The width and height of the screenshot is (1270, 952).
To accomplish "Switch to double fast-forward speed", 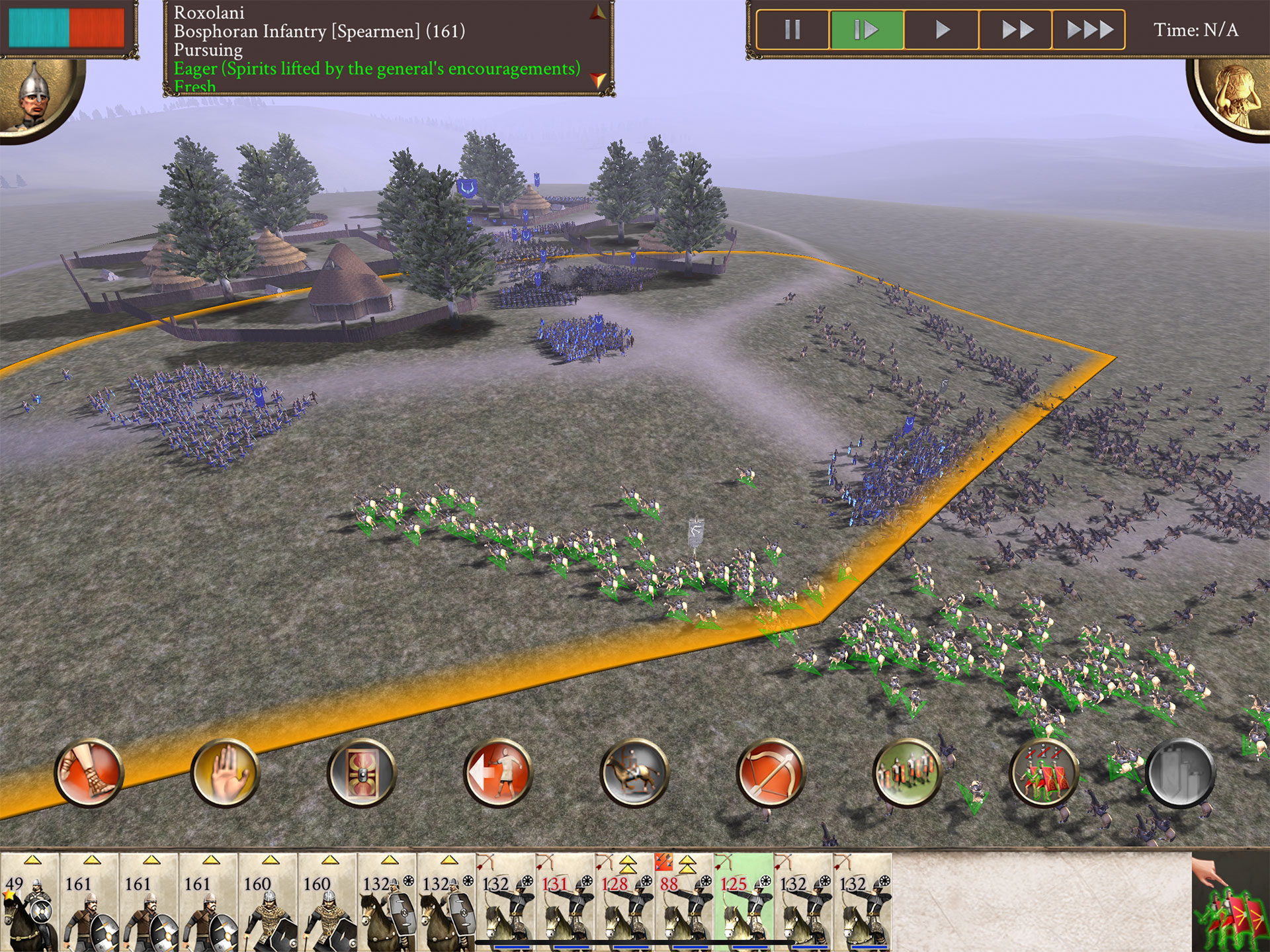I will click(1016, 30).
